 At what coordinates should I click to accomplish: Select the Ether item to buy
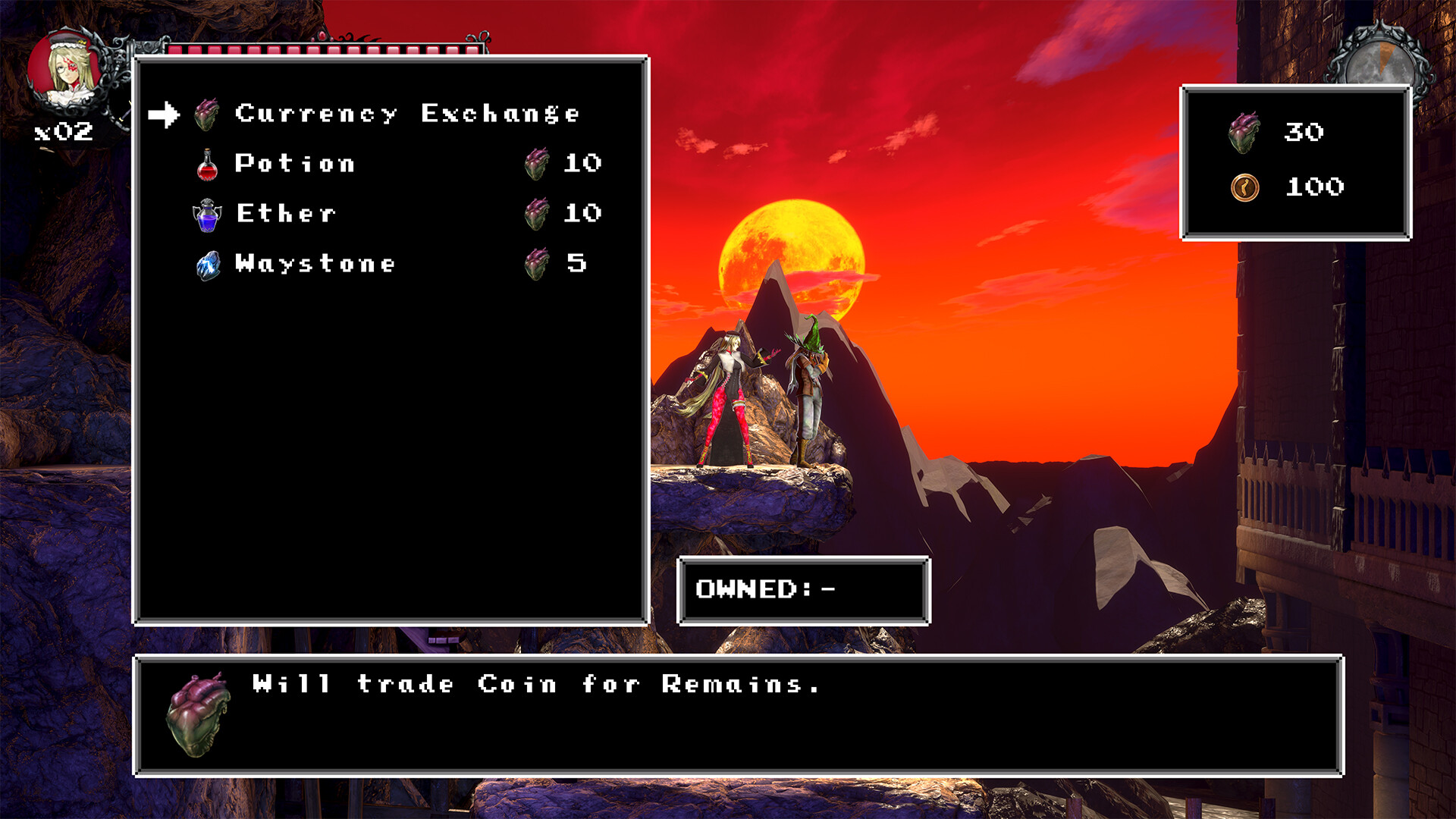[x=284, y=213]
